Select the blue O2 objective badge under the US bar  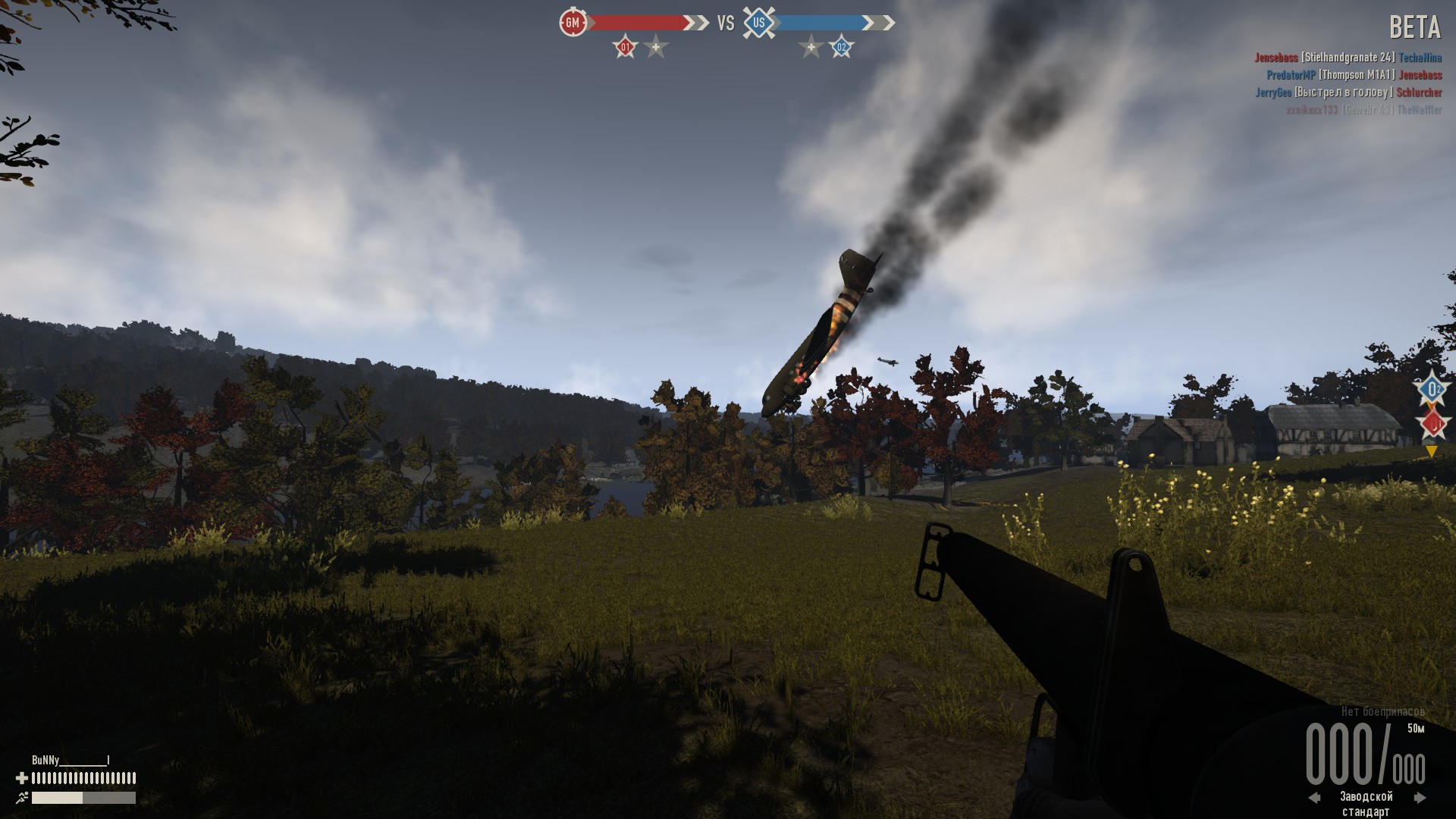(x=841, y=48)
